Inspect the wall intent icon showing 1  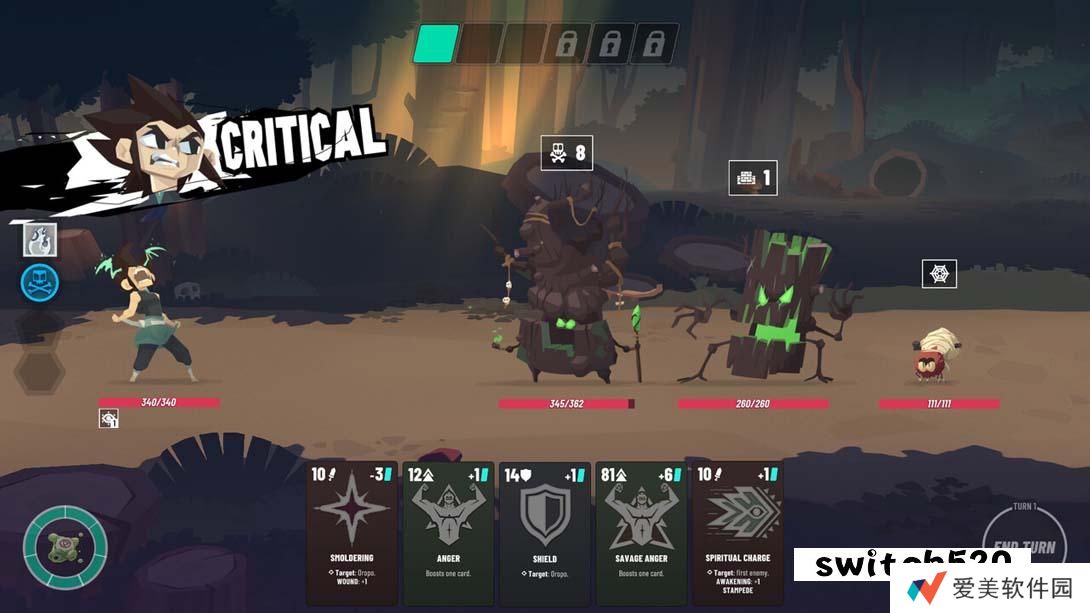click(x=752, y=178)
